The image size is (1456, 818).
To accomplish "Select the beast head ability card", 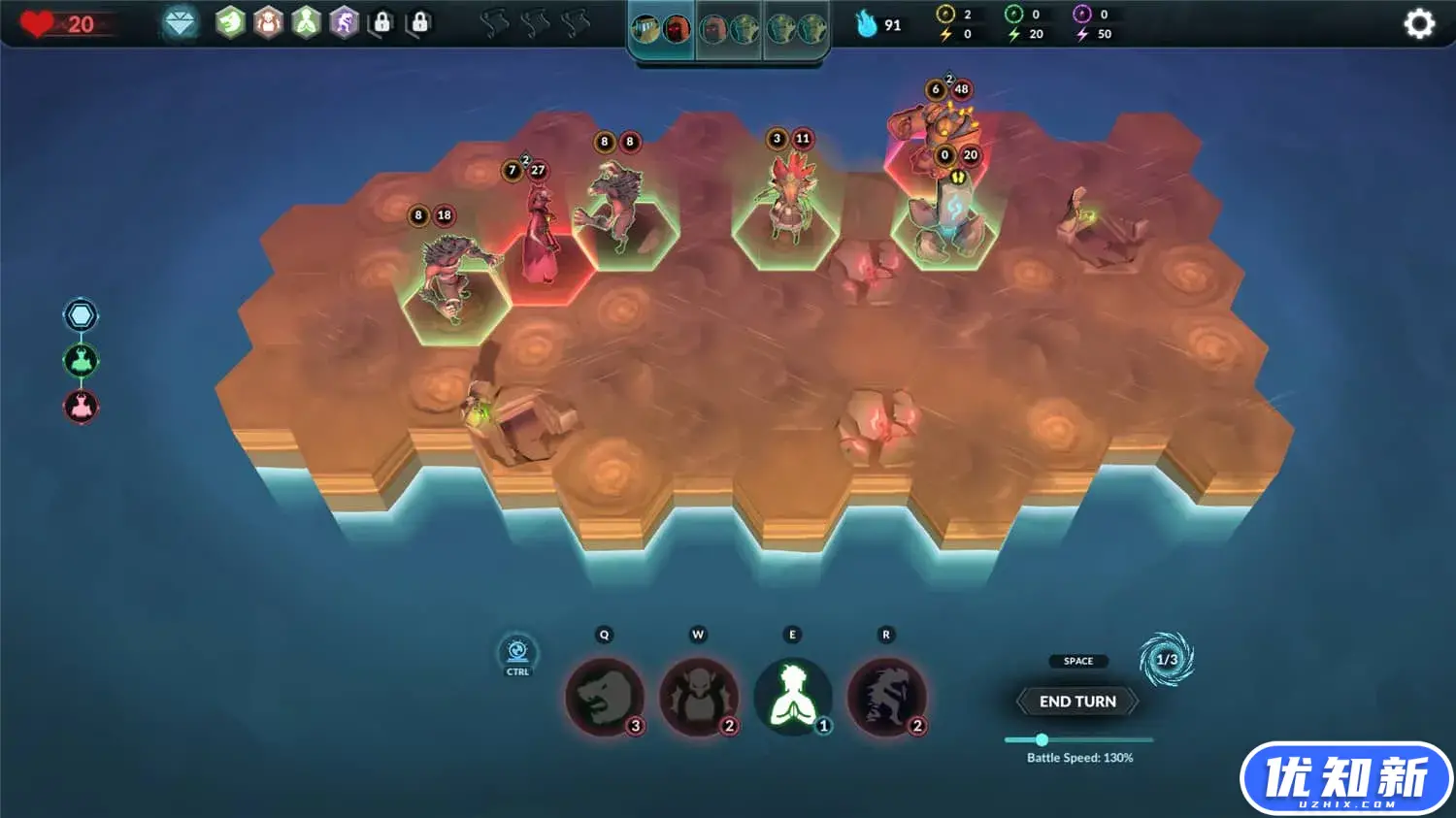I will pos(604,697).
